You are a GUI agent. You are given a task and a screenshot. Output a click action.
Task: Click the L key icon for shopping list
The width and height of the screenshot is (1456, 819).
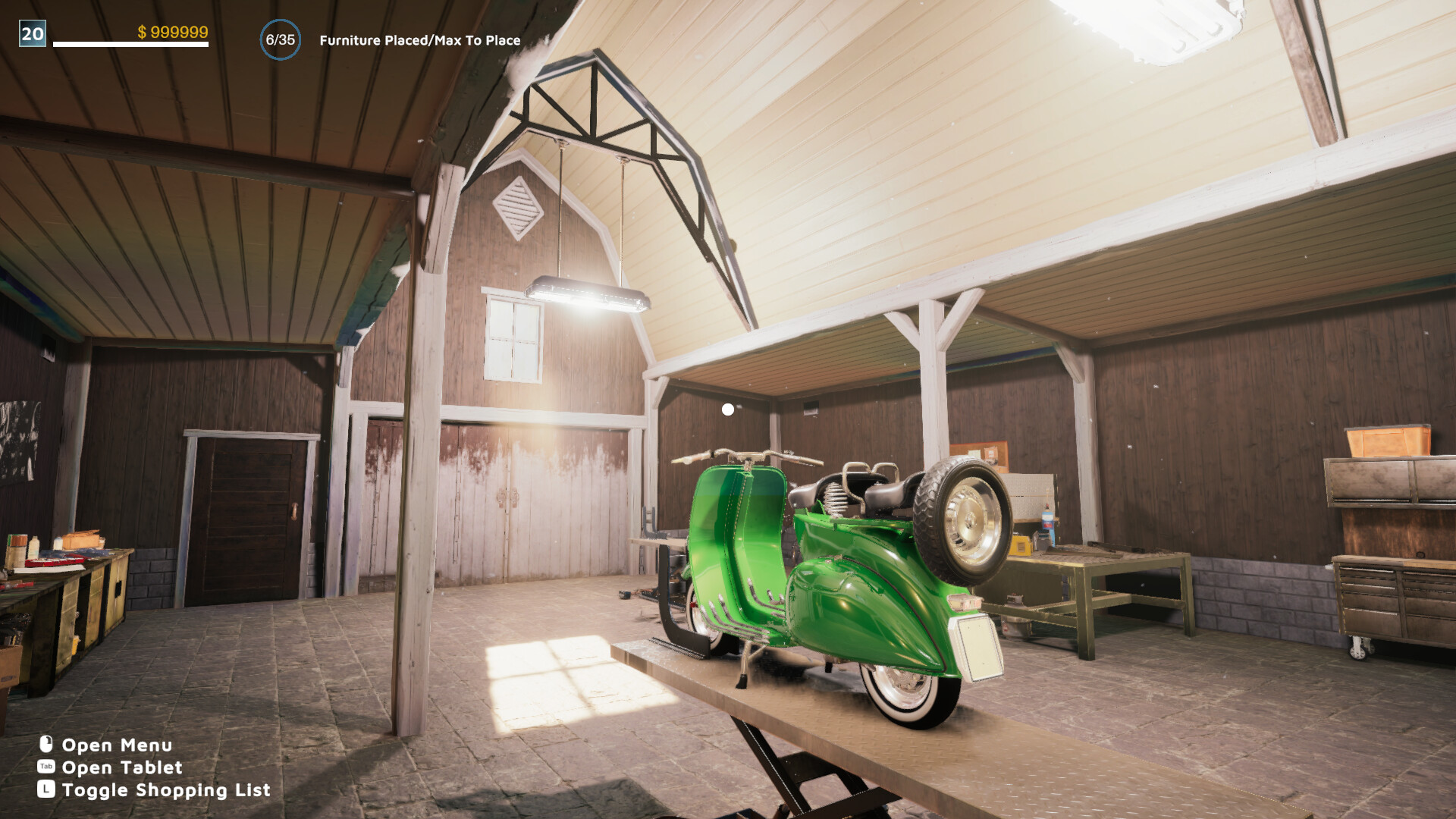(x=46, y=789)
